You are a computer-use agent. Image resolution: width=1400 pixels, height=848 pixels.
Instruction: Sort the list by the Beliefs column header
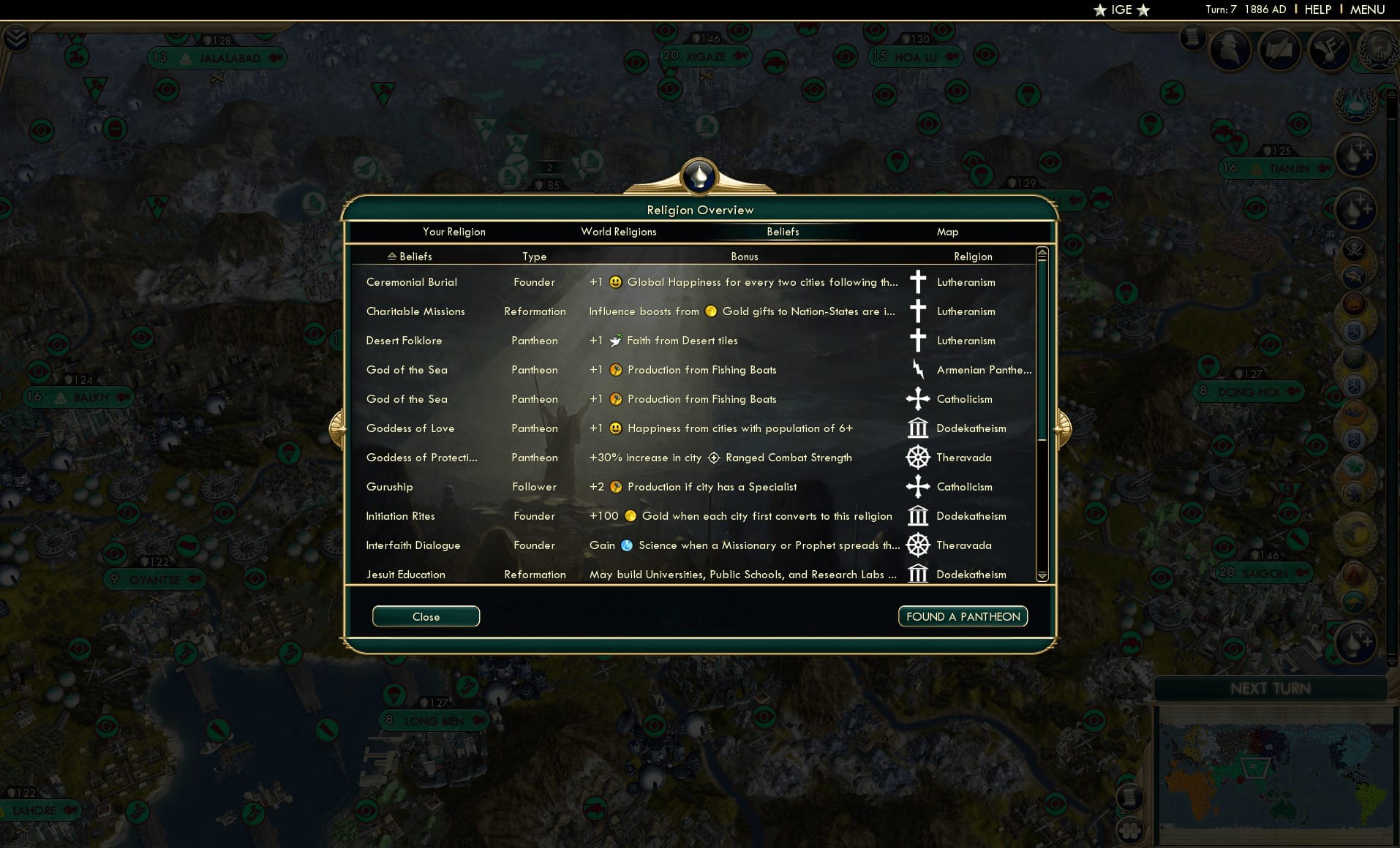409,257
